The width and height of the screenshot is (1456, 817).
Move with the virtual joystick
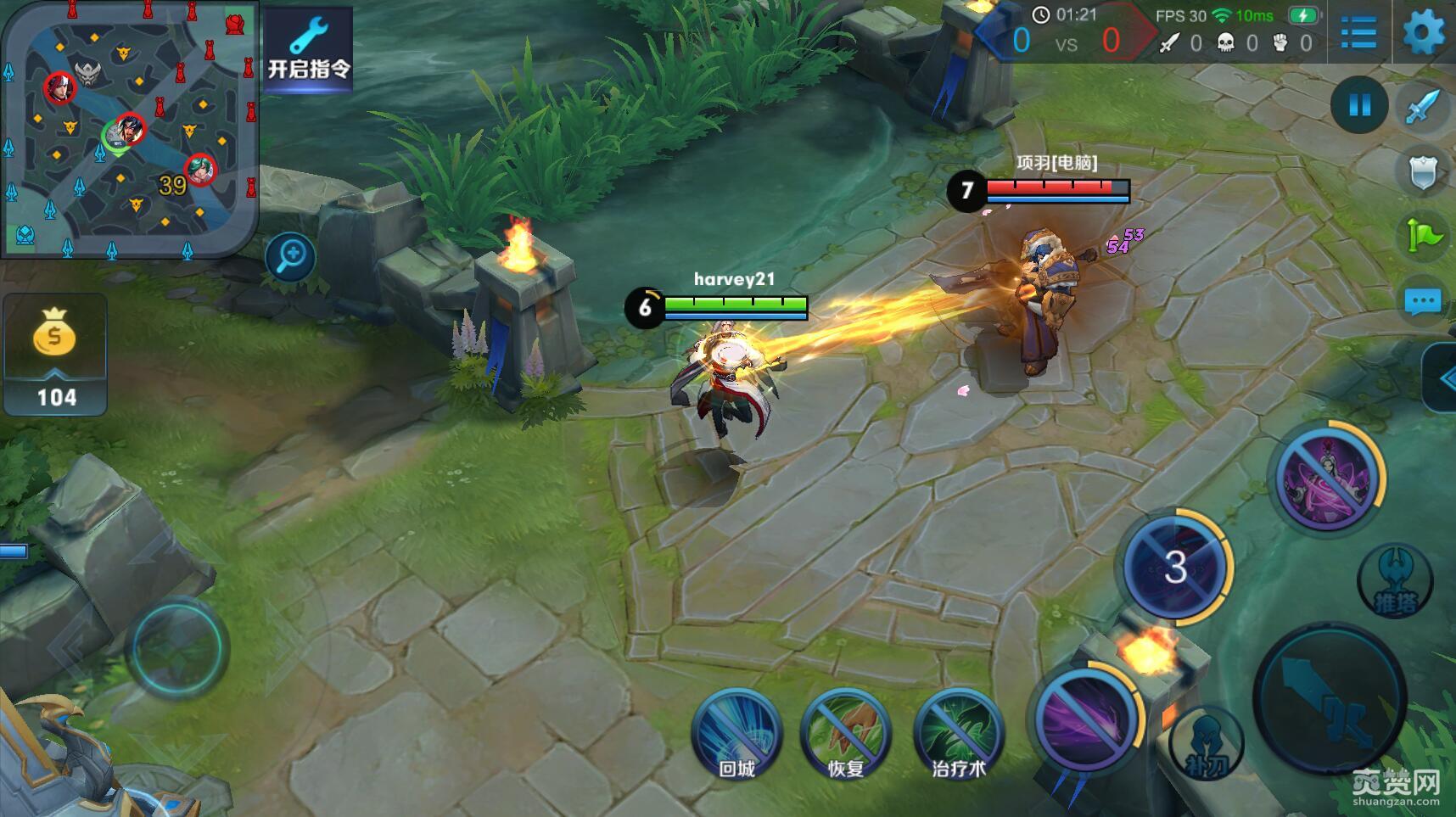[176, 647]
